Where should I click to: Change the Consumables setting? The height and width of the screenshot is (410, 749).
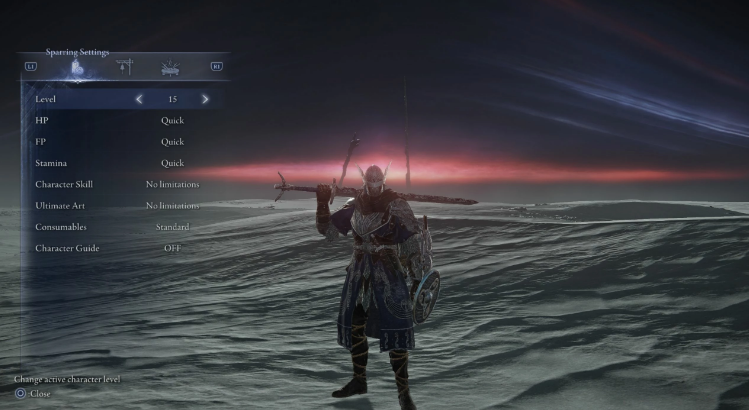[x=120, y=227]
